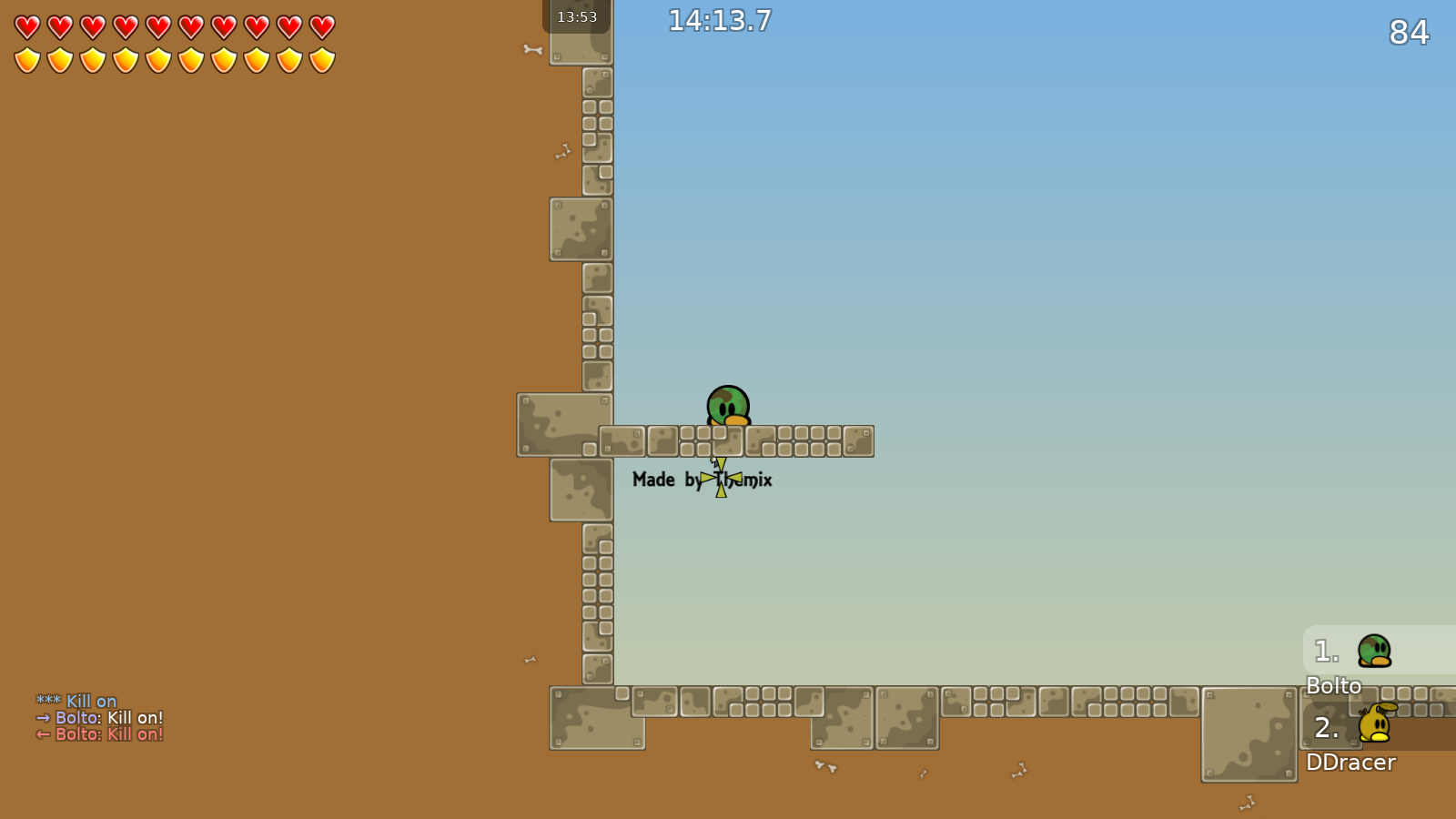This screenshot has height=819, width=1456.
Task: Click the 'Bolto: Kill on!' chat line
Action: (x=100, y=718)
